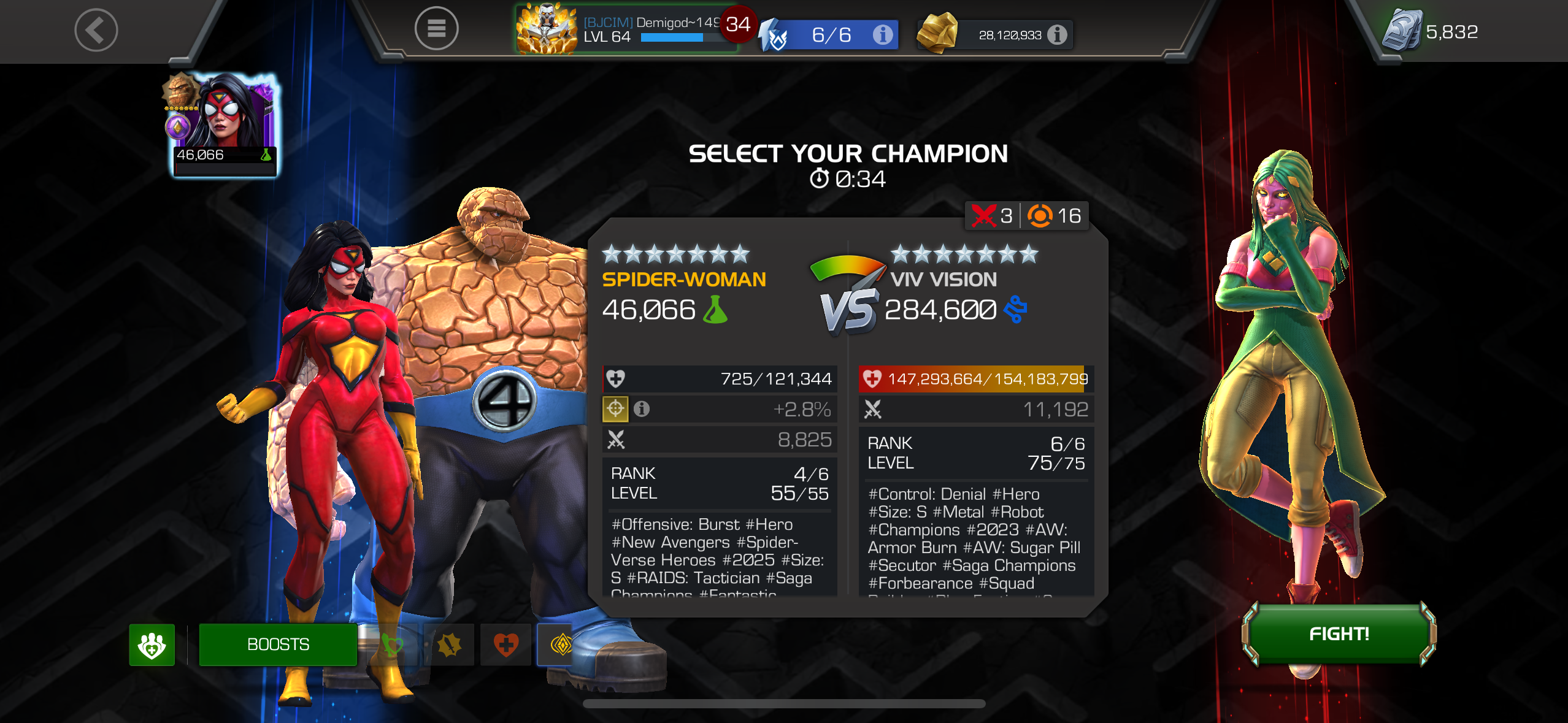Viewport: 1568px width, 723px height.
Task: Select the green heart boost slot
Action: (393, 645)
